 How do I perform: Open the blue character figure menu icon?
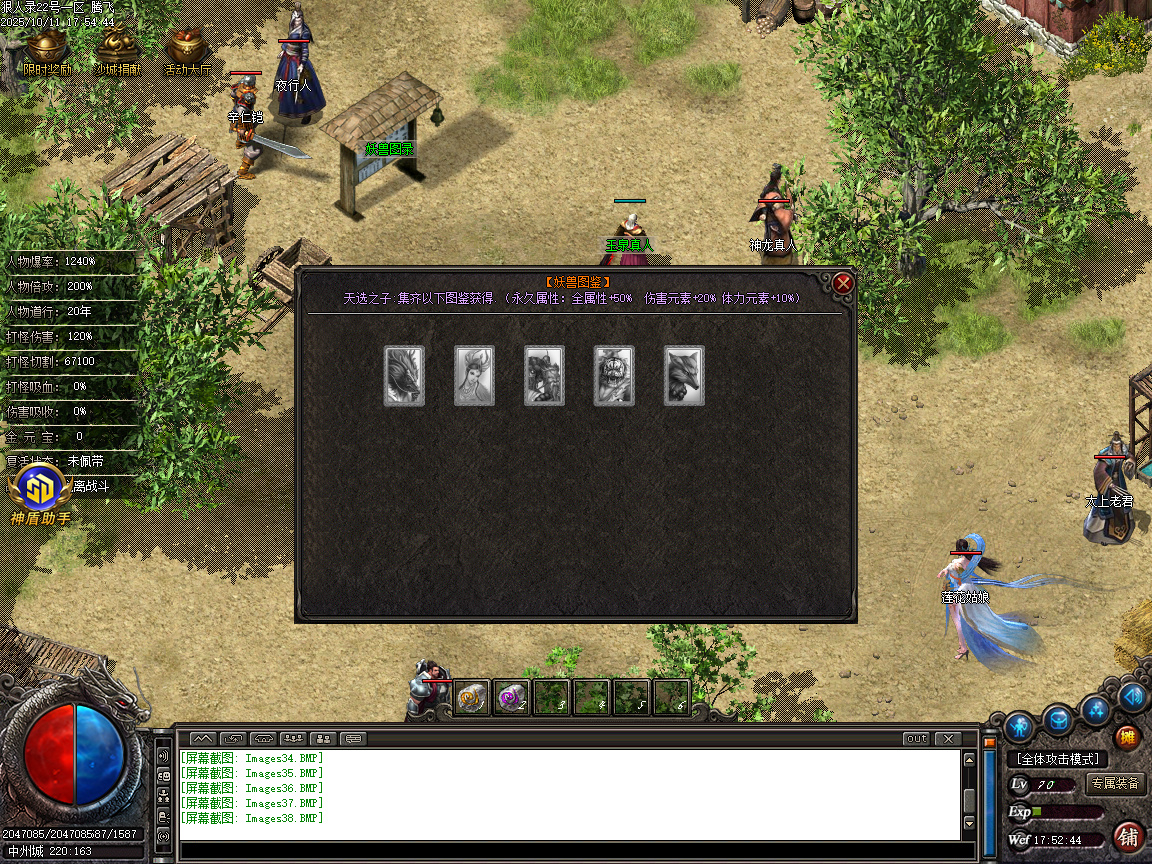(1019, 725)
